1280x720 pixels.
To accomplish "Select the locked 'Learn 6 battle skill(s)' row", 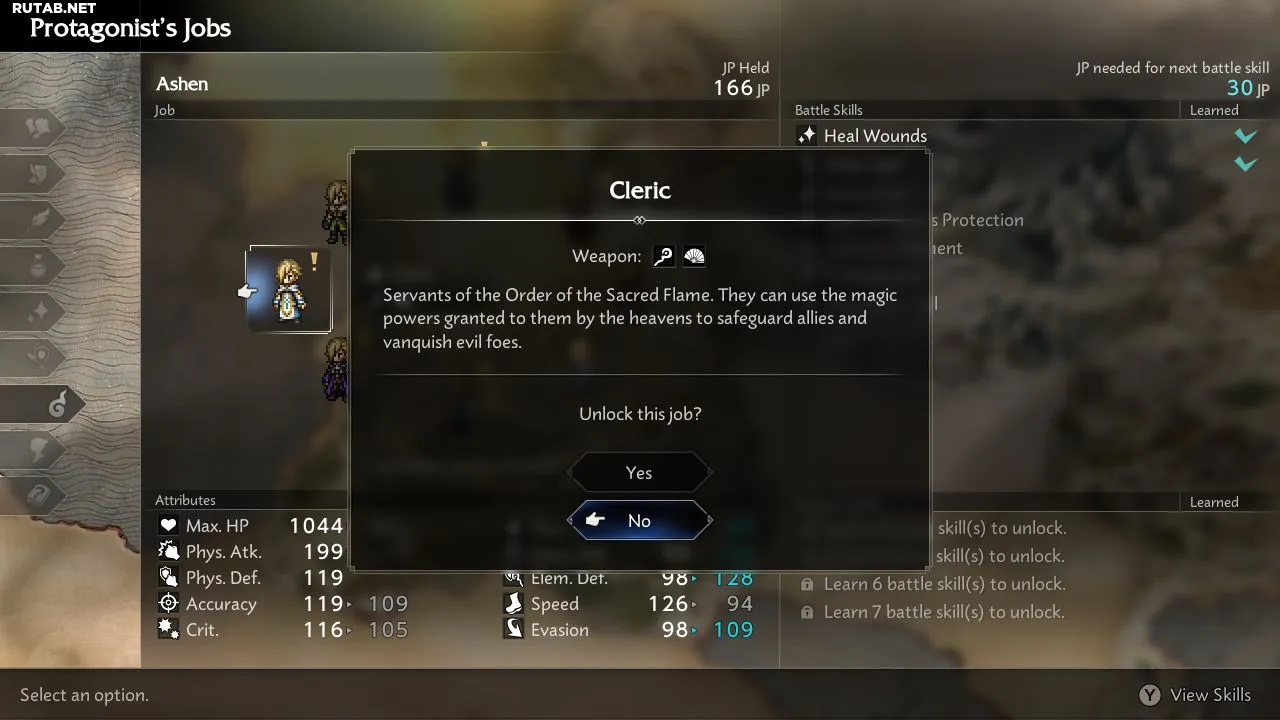I will (x=944, y=584).
